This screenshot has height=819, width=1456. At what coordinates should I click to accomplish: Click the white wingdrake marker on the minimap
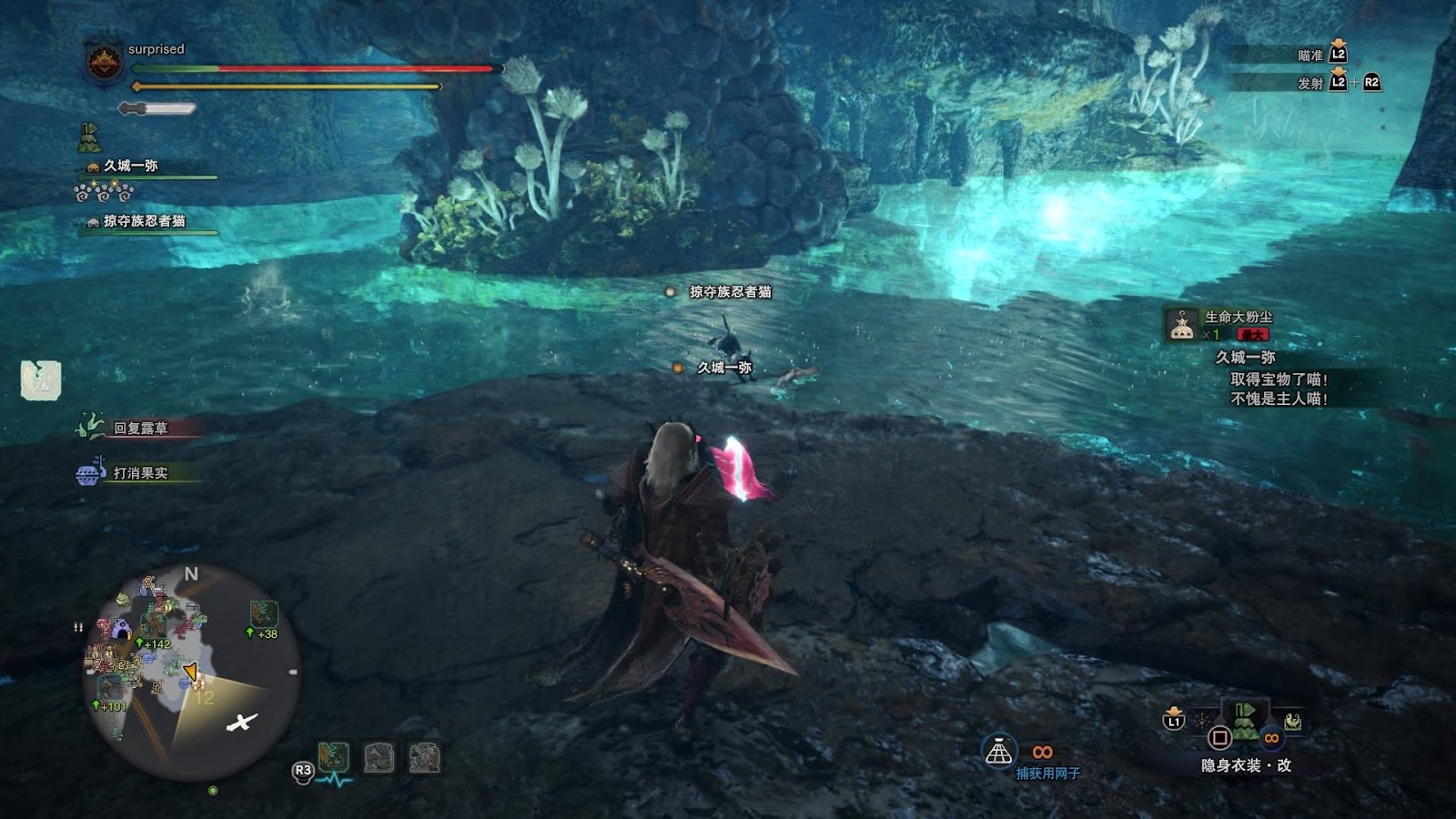241,723
